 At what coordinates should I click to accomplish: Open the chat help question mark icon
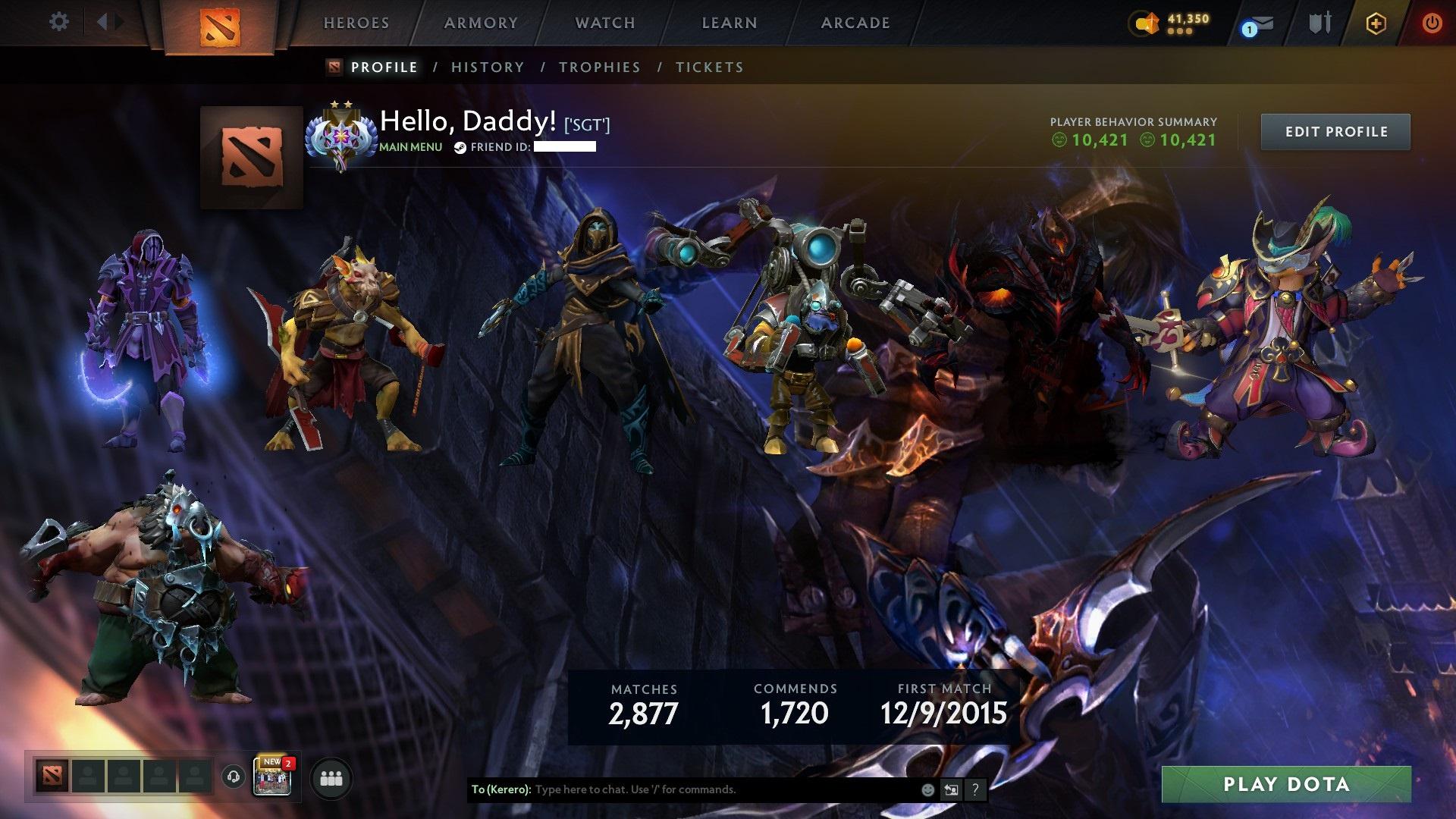[974, 789]
